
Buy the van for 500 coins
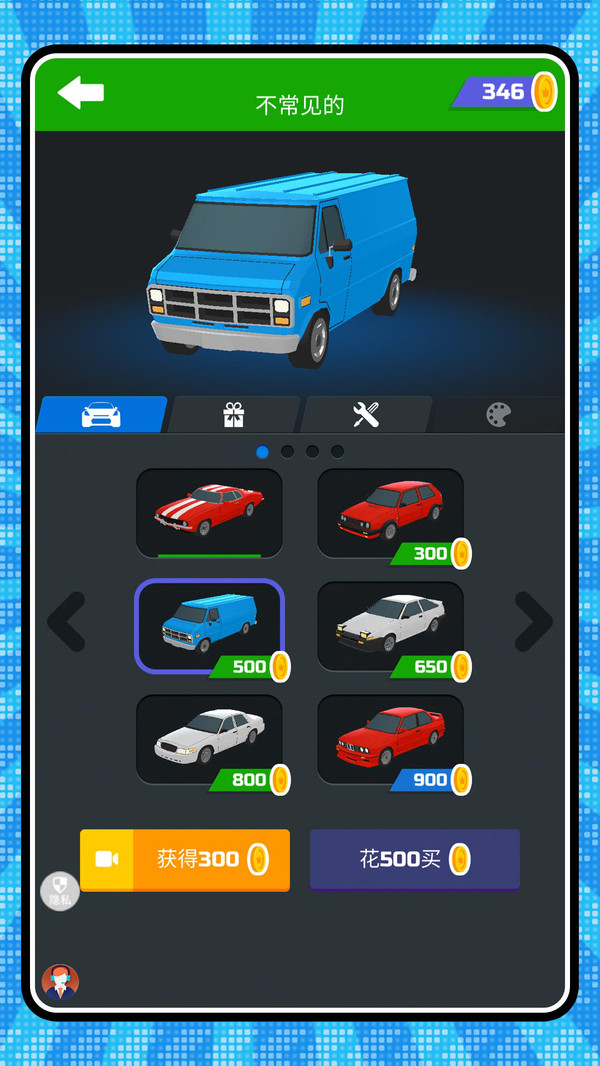coord(415,859)
